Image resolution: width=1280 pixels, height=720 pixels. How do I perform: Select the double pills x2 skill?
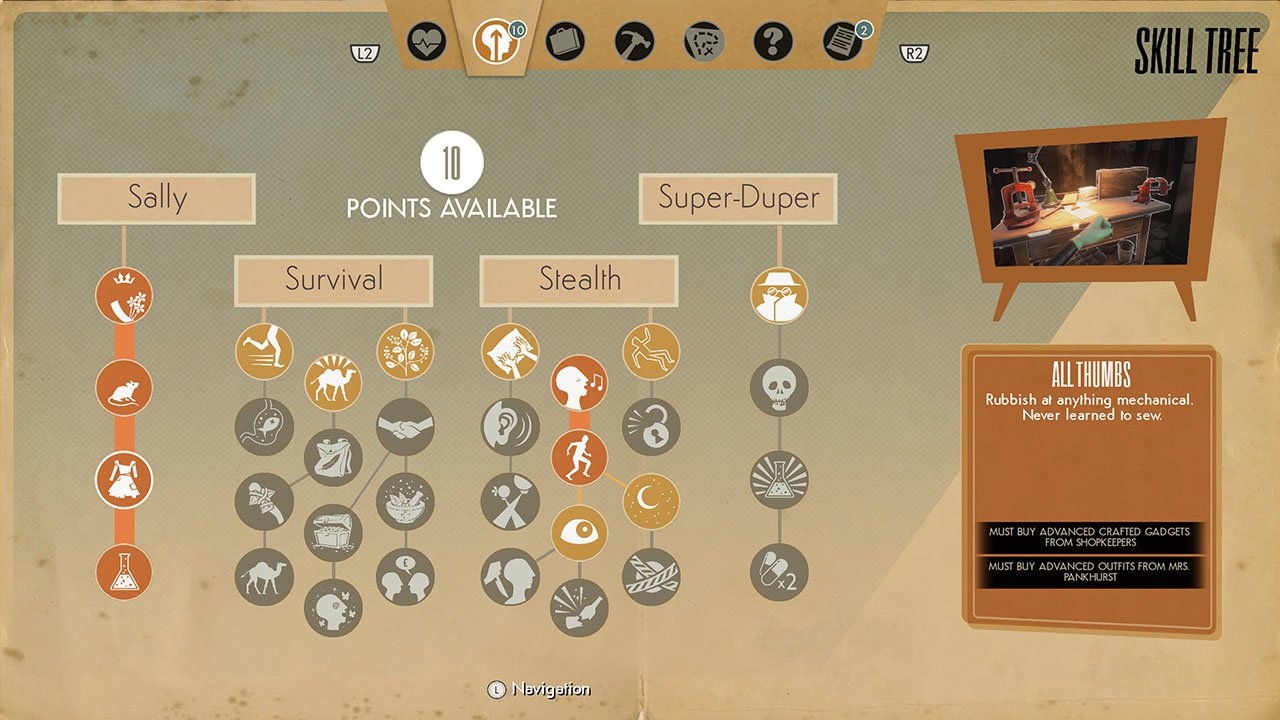(x=779, y=572)
